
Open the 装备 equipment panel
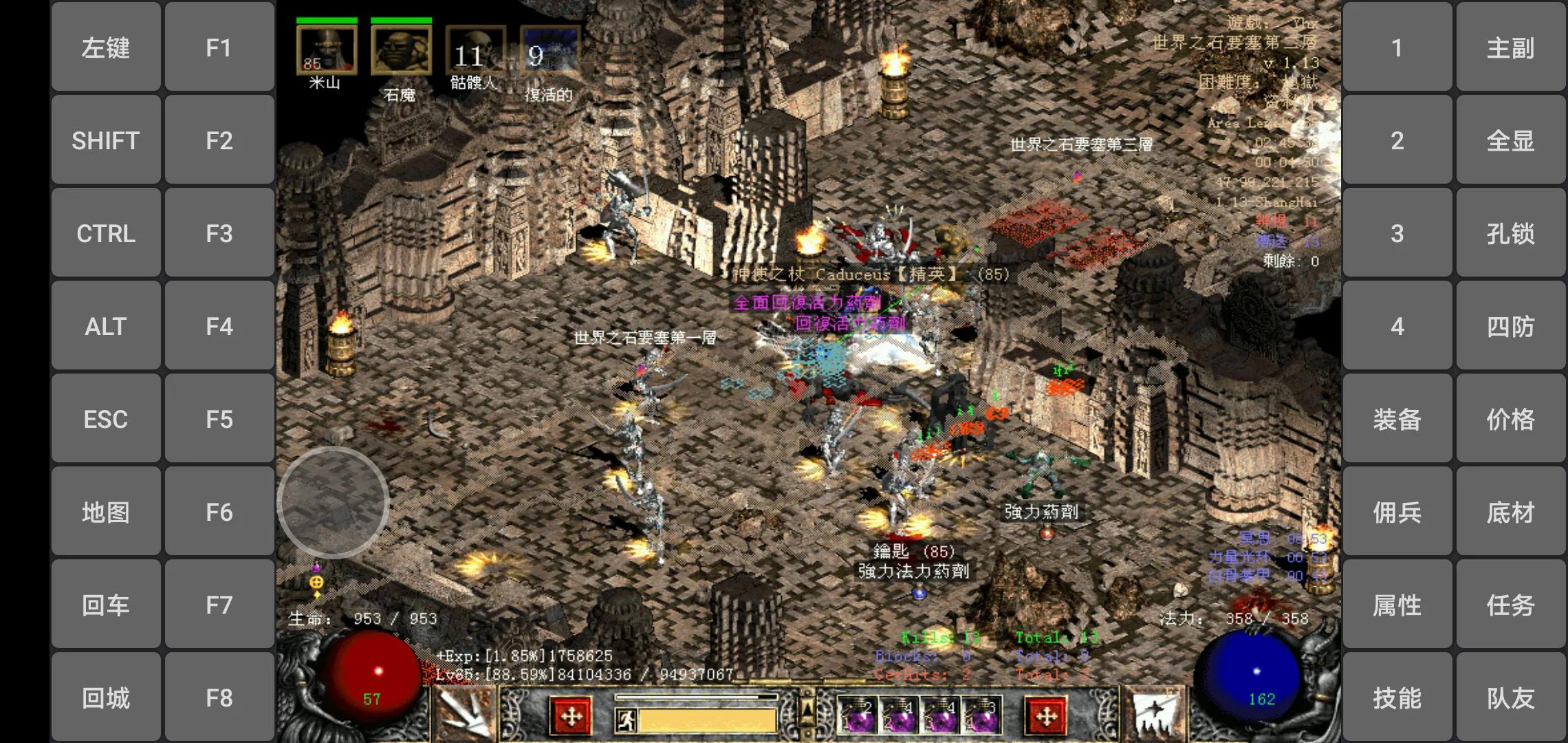click(1397, 419)
